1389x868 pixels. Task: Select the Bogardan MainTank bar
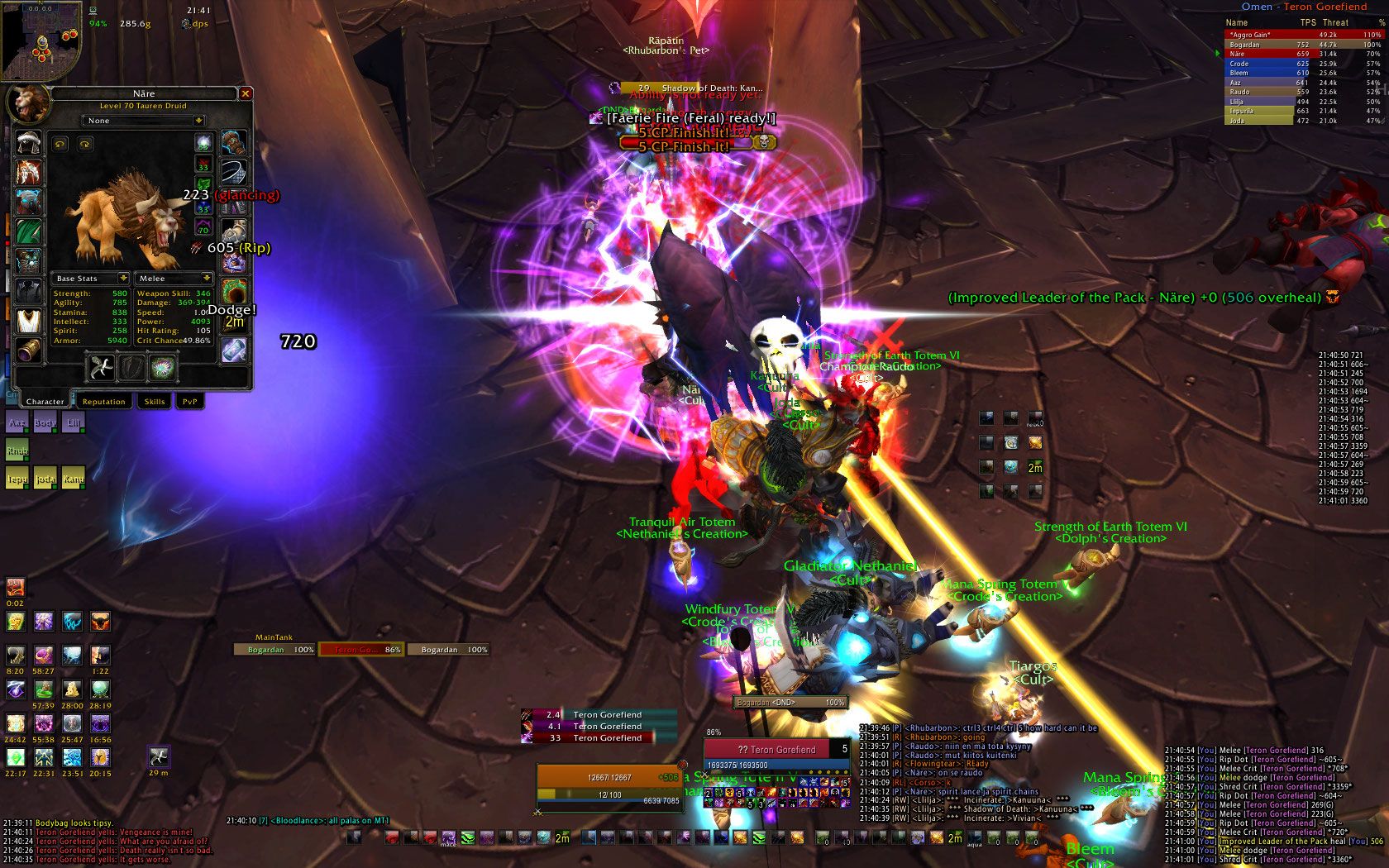(274, 650)
